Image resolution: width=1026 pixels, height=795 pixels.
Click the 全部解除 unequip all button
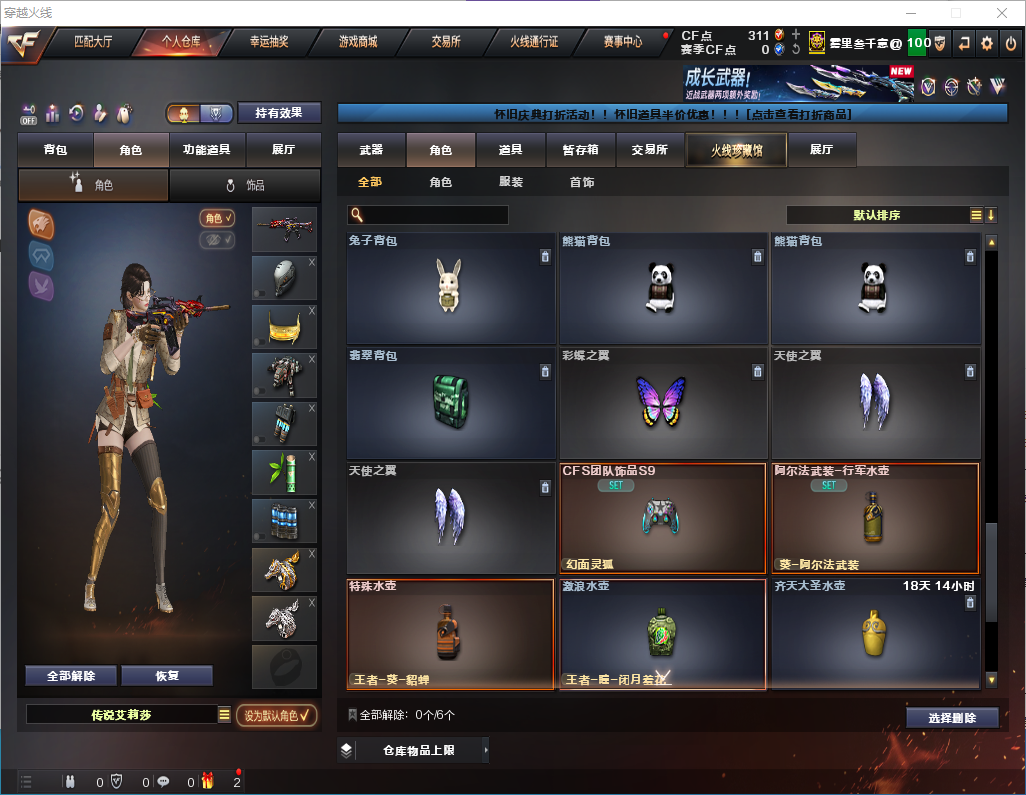(x=71, y=675)
